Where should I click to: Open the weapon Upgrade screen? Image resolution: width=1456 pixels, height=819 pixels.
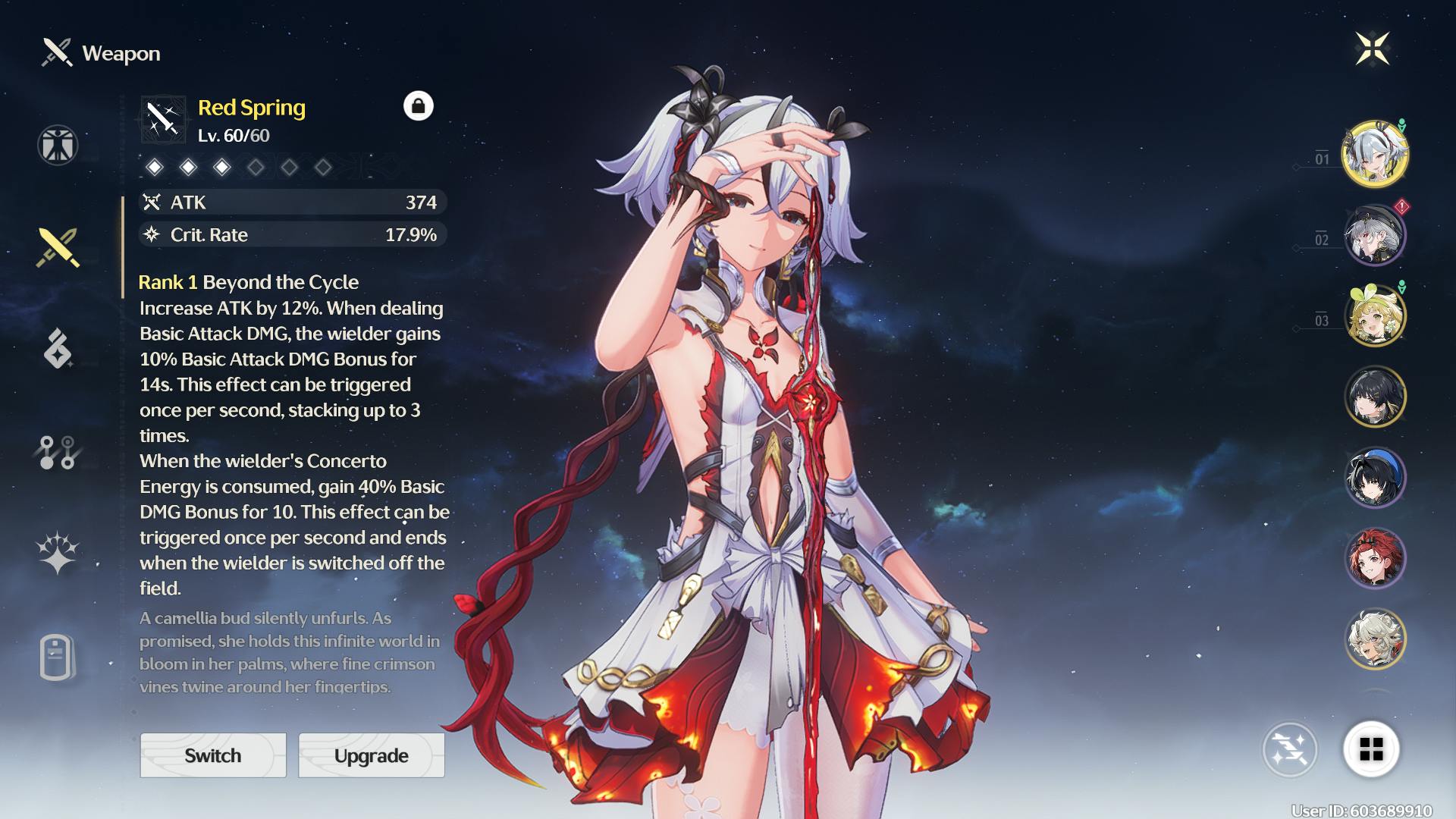click(372, 755)
